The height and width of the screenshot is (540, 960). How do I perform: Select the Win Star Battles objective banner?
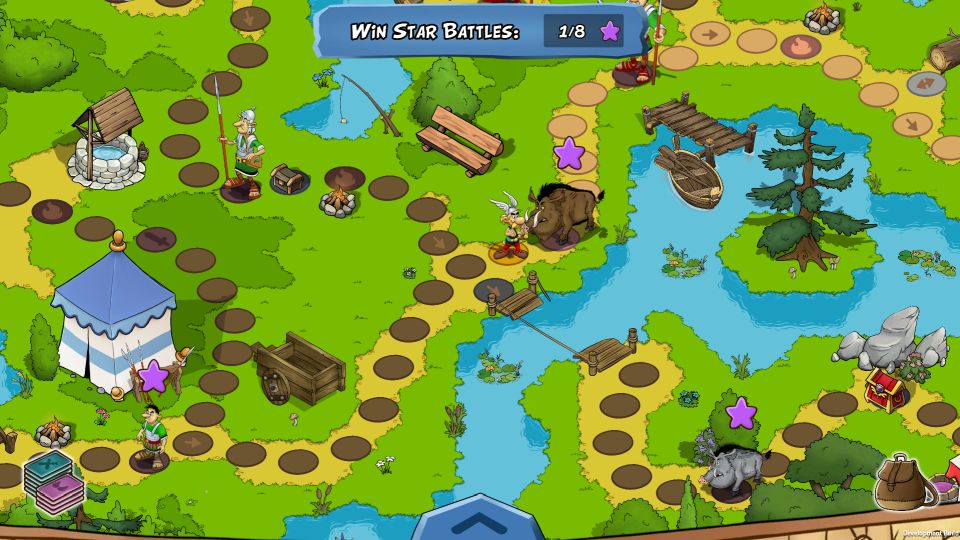pyautogui.click(x=480, y=31)
